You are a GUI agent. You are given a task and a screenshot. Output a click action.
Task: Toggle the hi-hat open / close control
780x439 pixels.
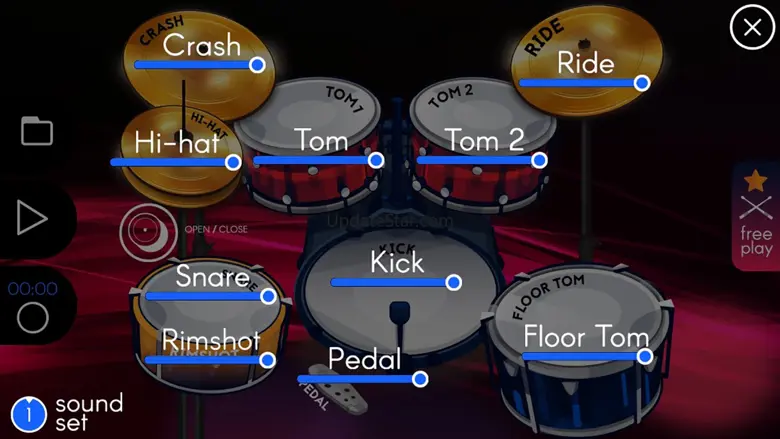tap(149, 231)
